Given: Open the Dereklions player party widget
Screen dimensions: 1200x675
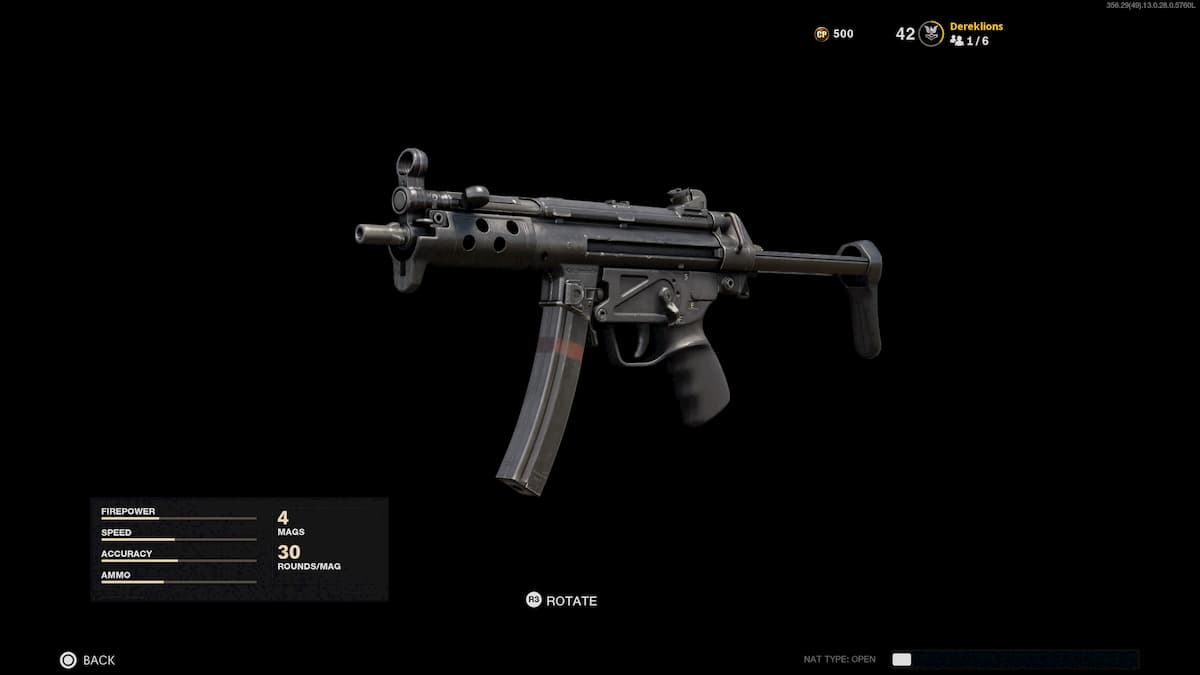Looking at the screenshot, I should (975, 34).
